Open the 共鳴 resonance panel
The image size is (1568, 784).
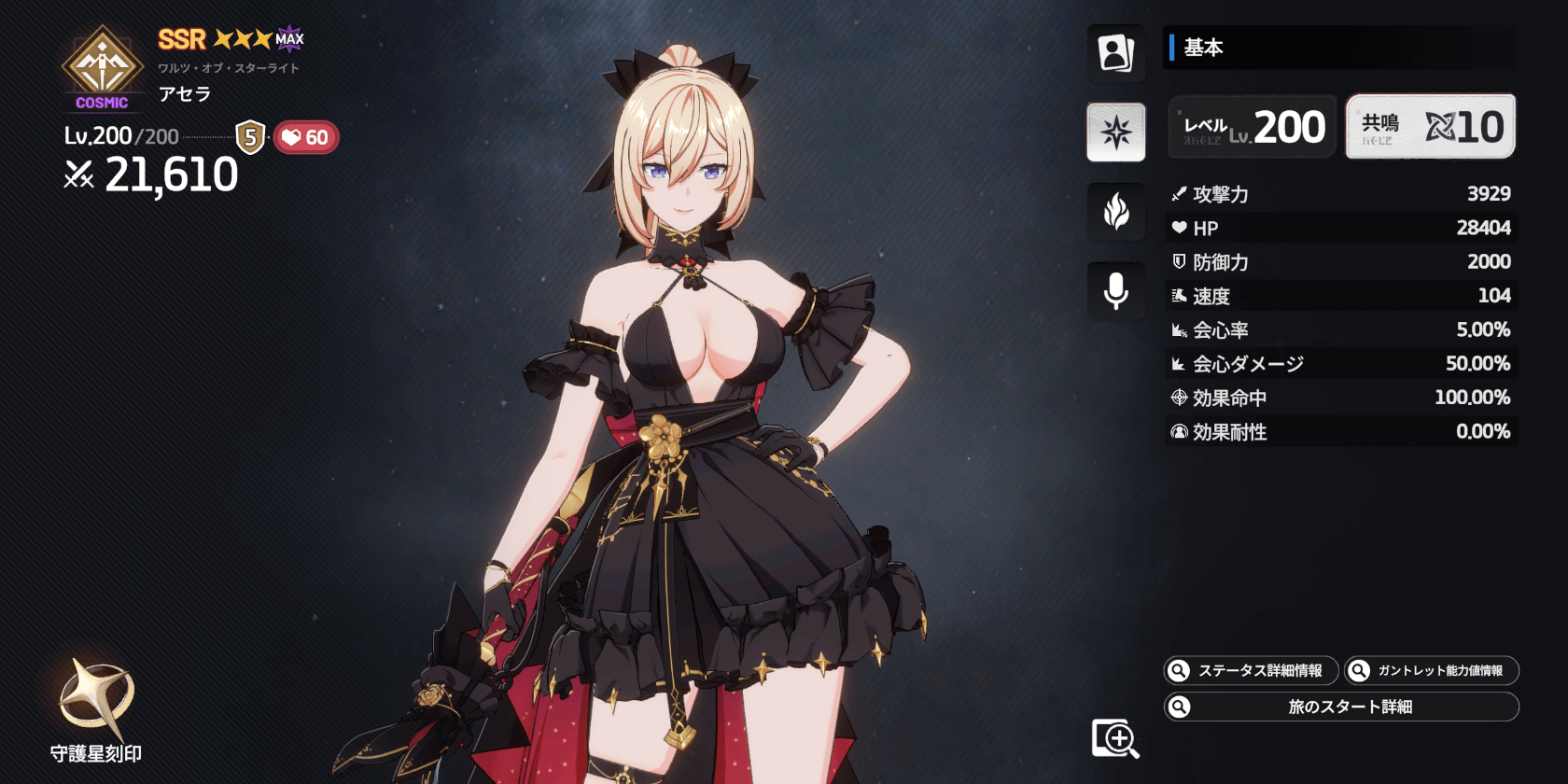(1430, 127)
